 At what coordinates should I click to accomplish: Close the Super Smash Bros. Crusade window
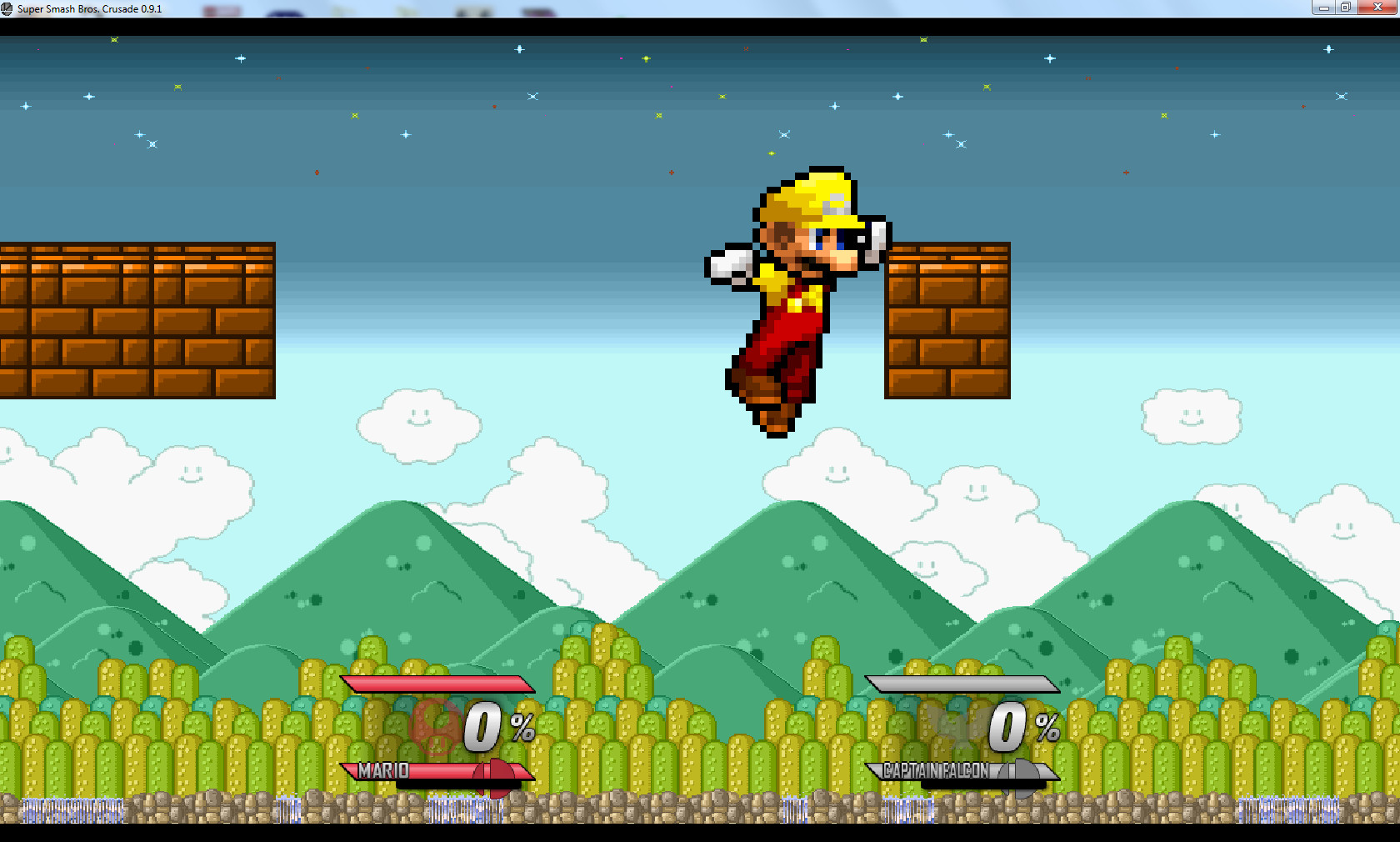1377,8
